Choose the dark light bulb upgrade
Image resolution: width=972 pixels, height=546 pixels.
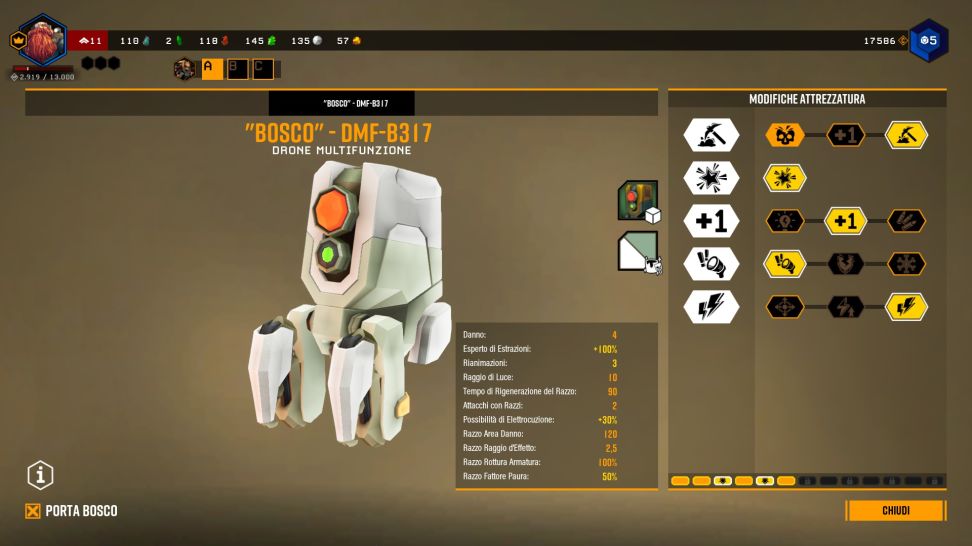tap(785, 221)
